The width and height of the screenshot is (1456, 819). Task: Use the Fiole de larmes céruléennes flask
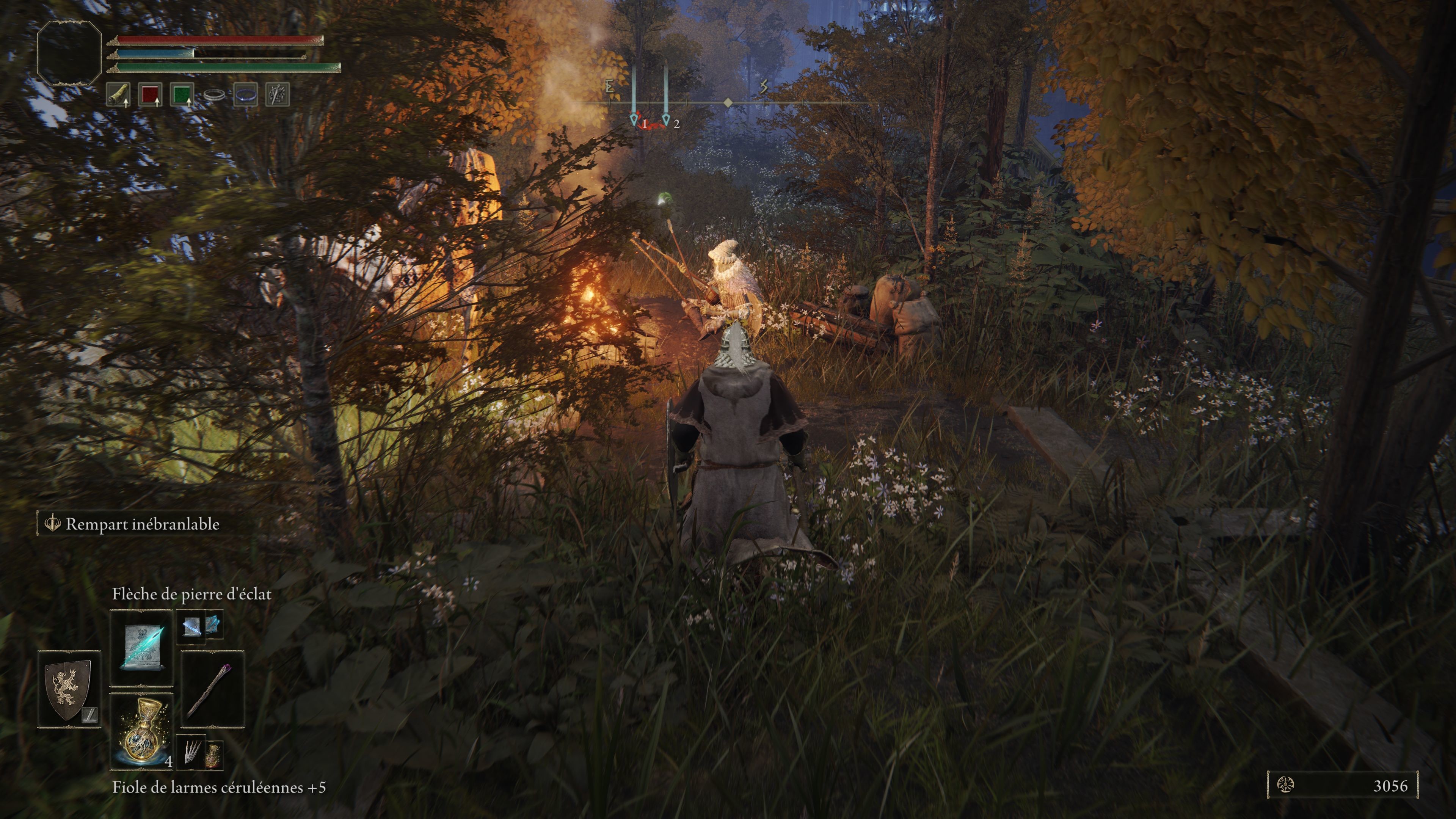tap(141, 731)
